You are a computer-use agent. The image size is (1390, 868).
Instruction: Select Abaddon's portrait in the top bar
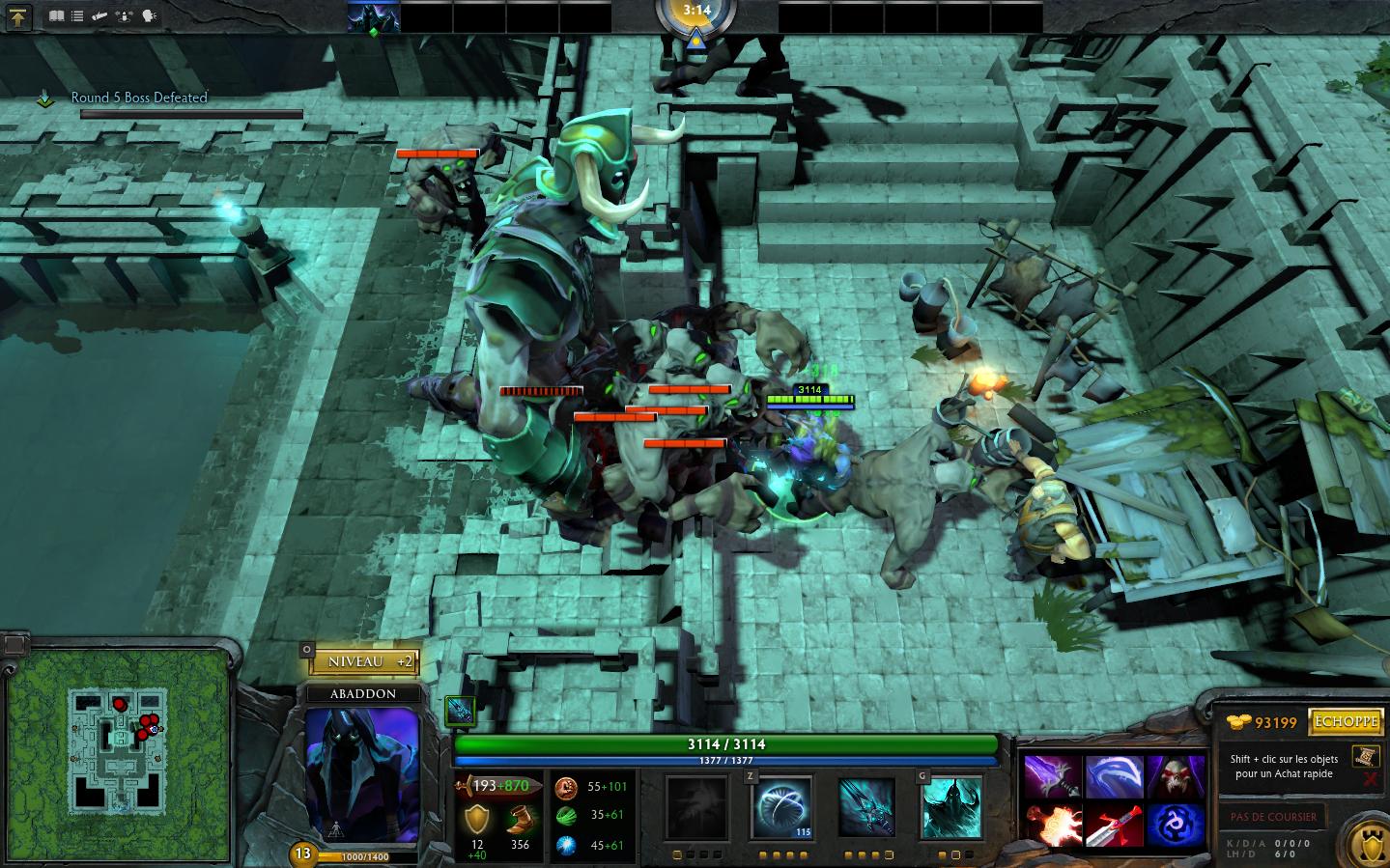[x=373, y=17]
